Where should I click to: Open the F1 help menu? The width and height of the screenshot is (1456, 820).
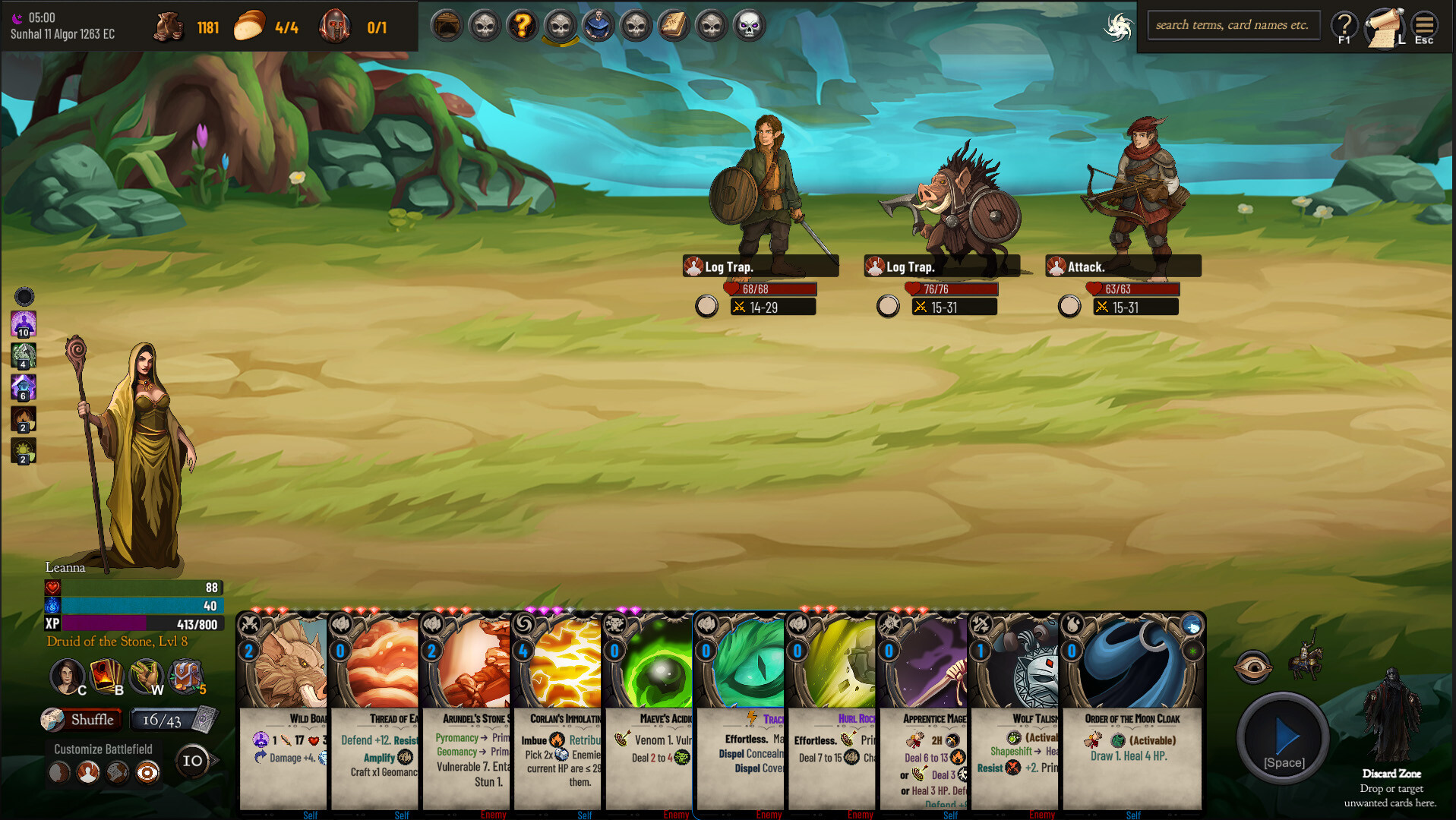(1345, 25)
